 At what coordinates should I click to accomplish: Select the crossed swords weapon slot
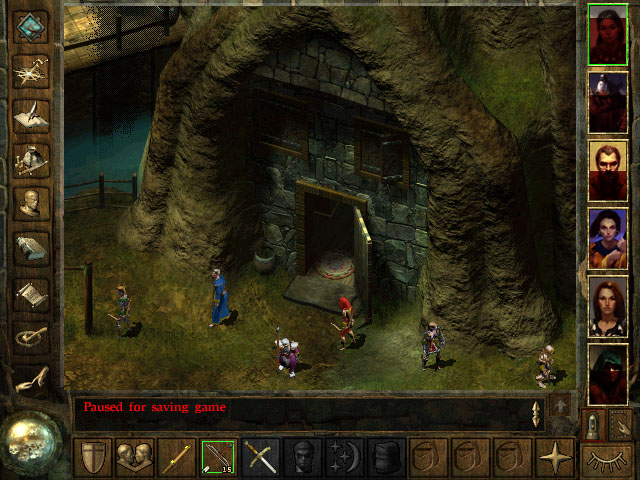(x=261, y=457)
